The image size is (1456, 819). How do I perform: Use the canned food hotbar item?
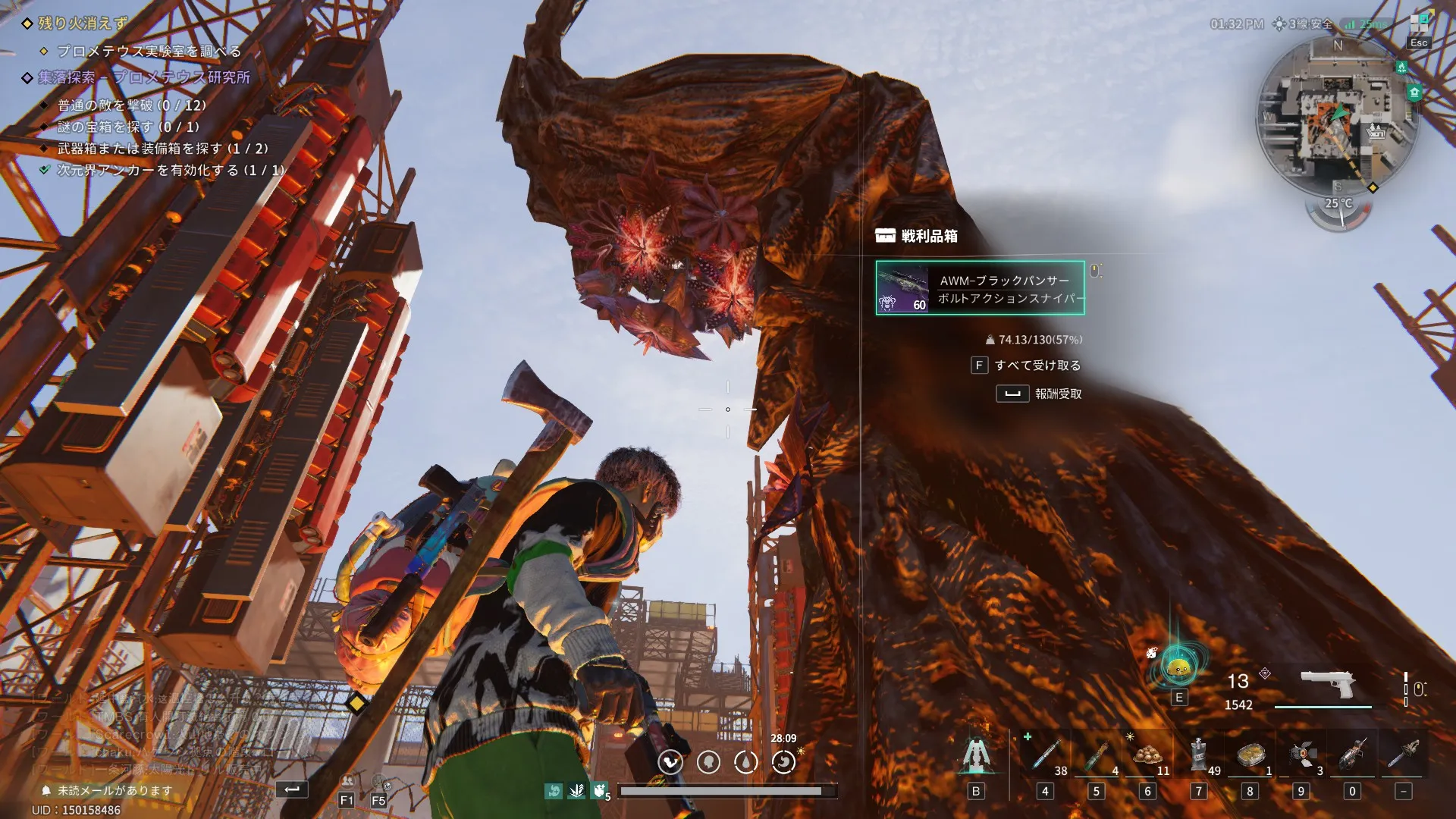point(1250,755)
